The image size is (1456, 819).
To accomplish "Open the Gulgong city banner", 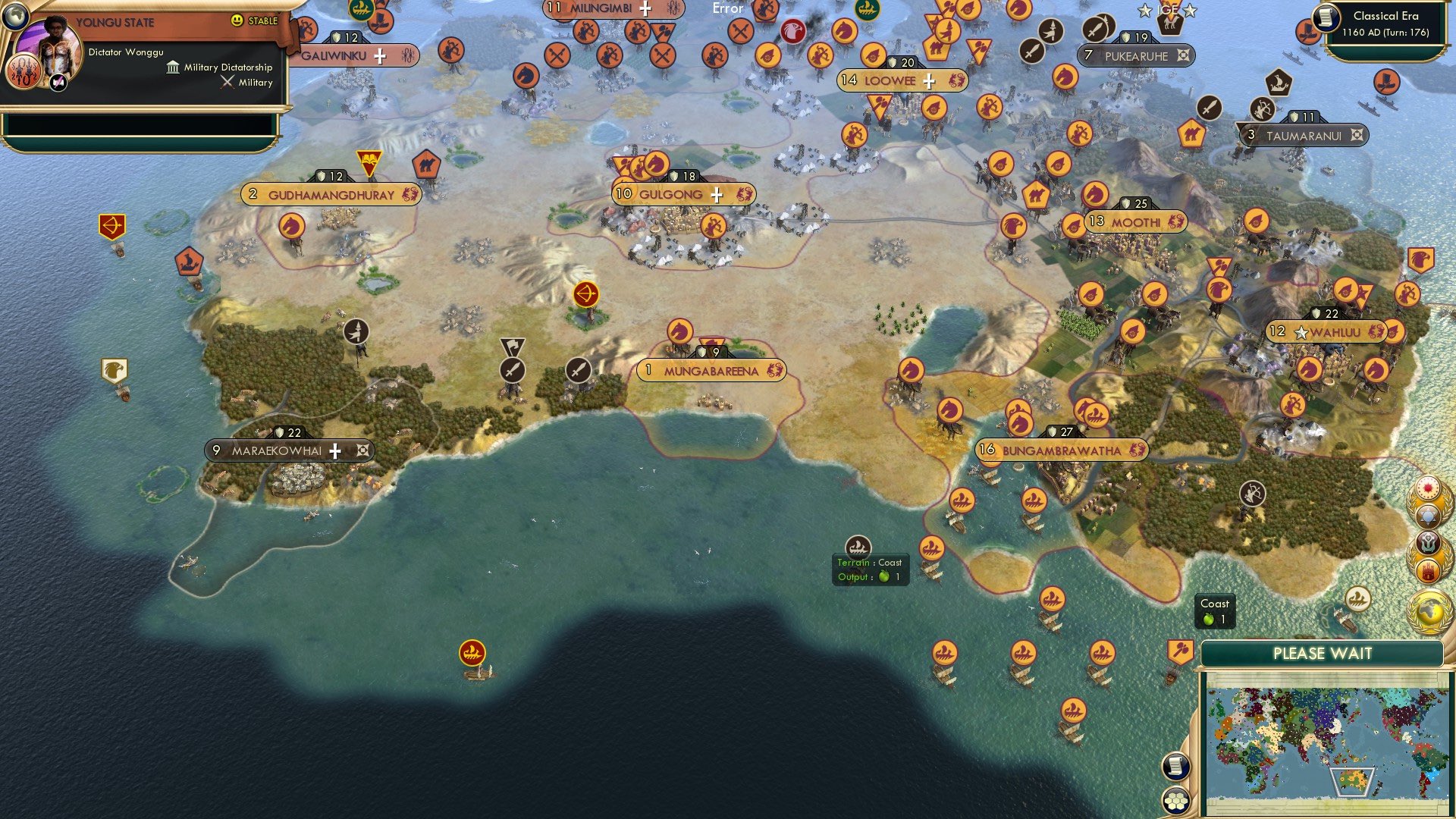I will pos(670,195).
